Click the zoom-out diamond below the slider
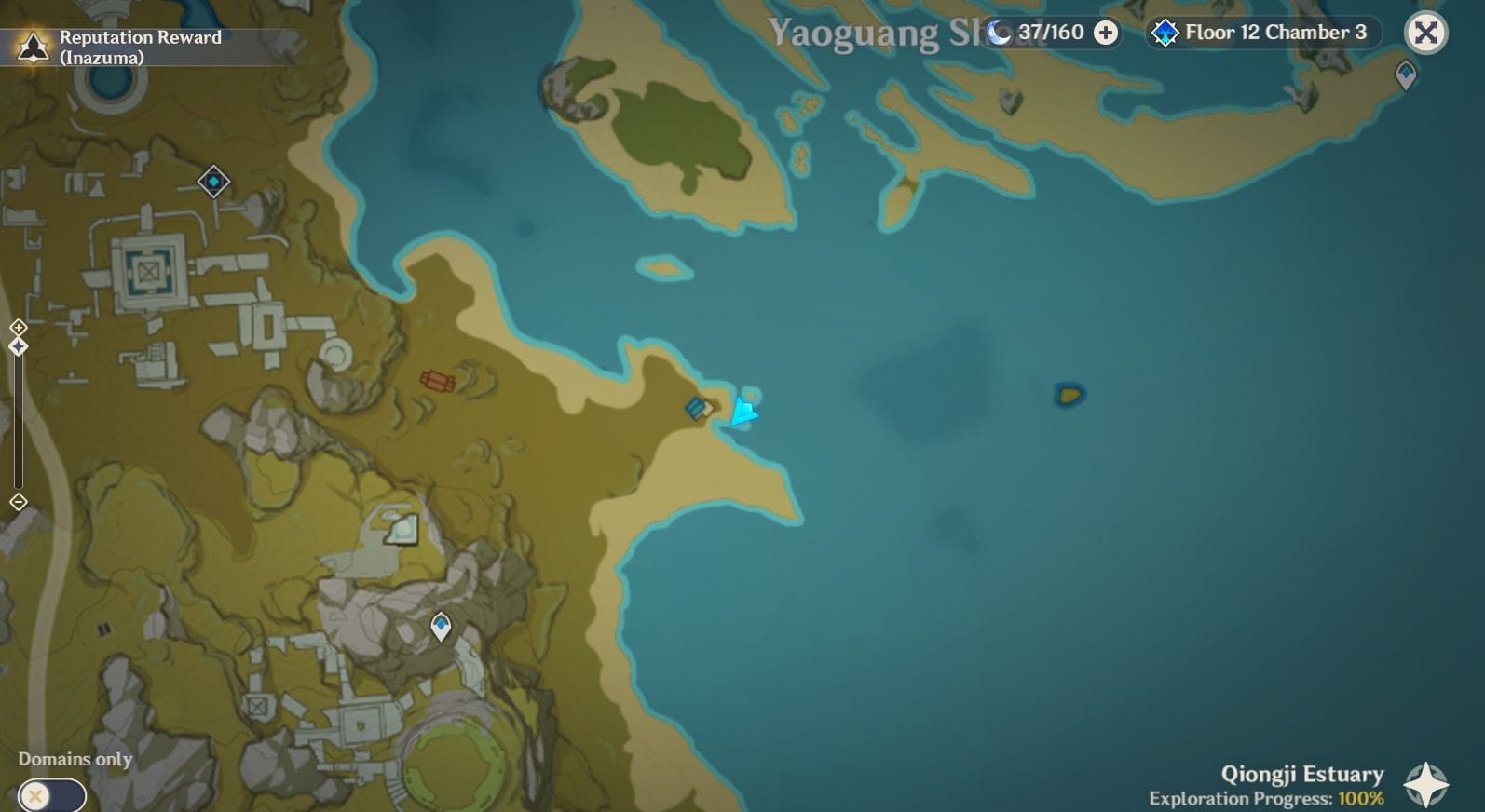Image resolution: width=1485 pixels, height=812 pixels. click(17, 501)
